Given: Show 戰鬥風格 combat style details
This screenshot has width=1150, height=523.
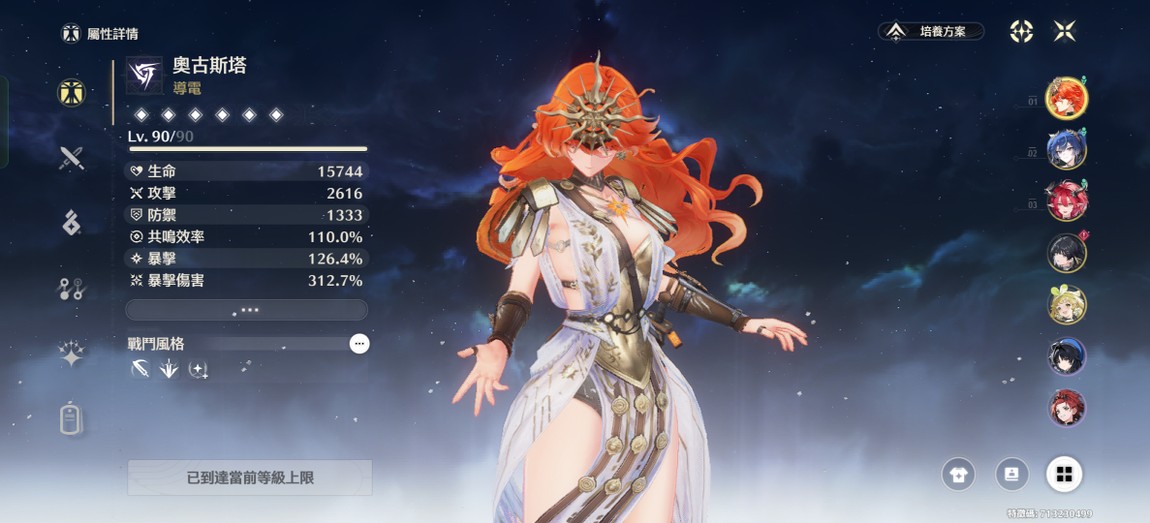Looking at the screenshot, I should (359, 344).
